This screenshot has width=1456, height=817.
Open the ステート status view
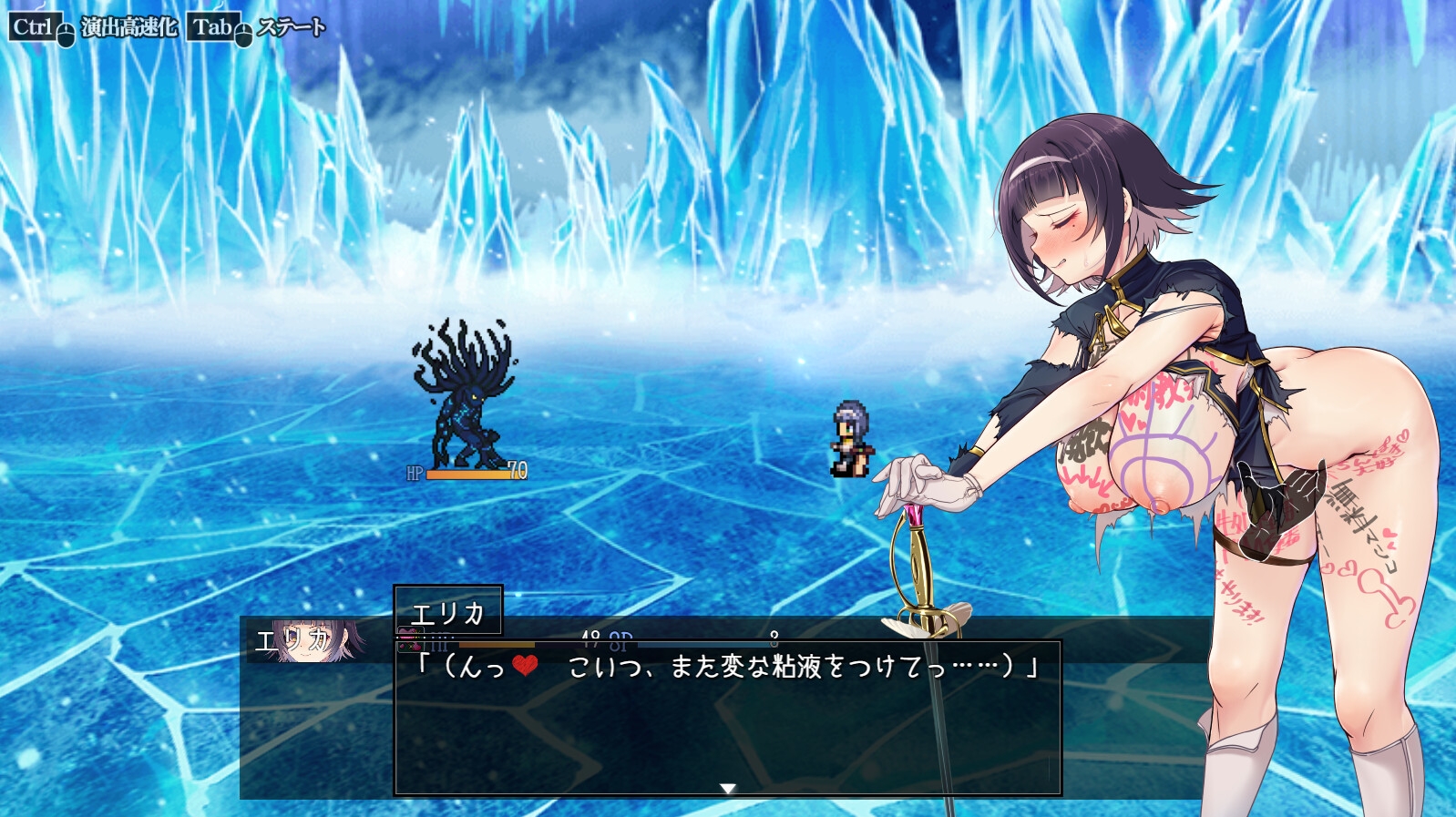click(x=291, y=27)
